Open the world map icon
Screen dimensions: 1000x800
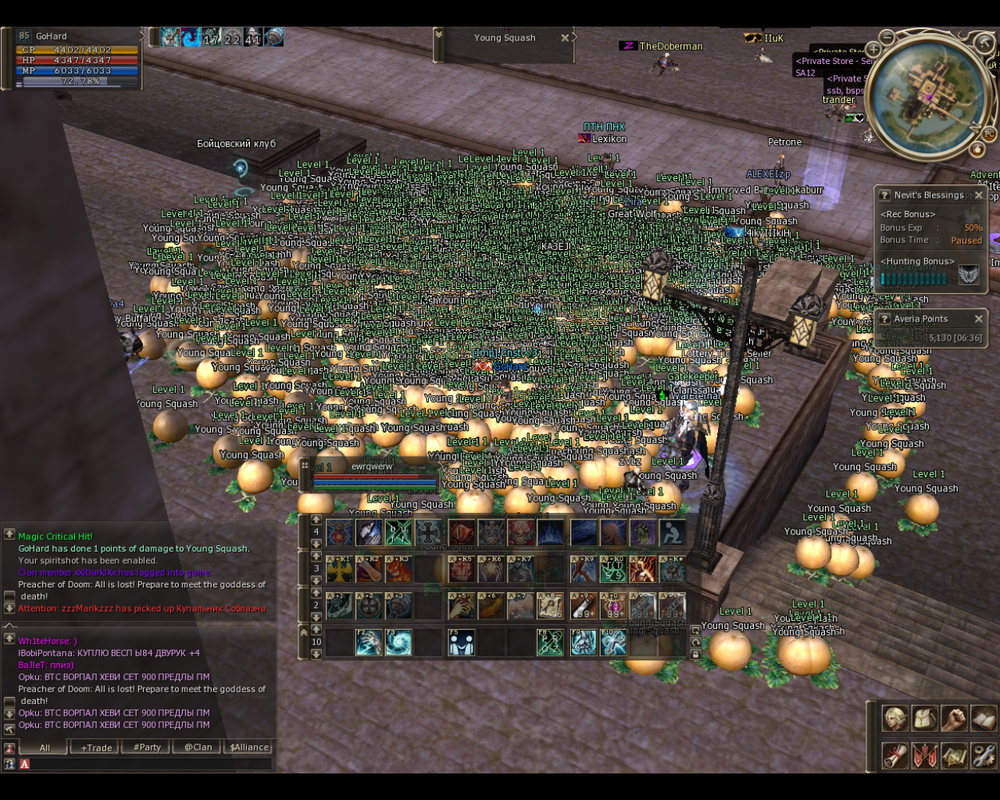click(955, 755)
